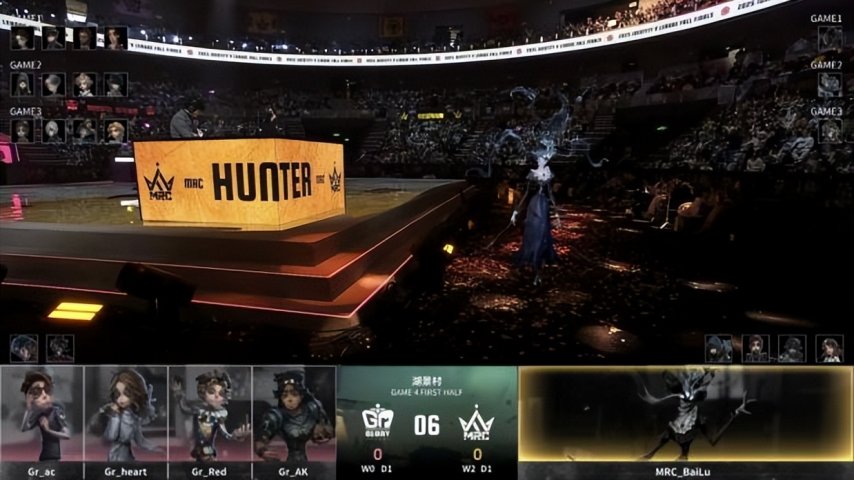Screen dimensions: 854x480
Task: Choose the Gr_Red survivor card
Action: [x=210, y=420]
